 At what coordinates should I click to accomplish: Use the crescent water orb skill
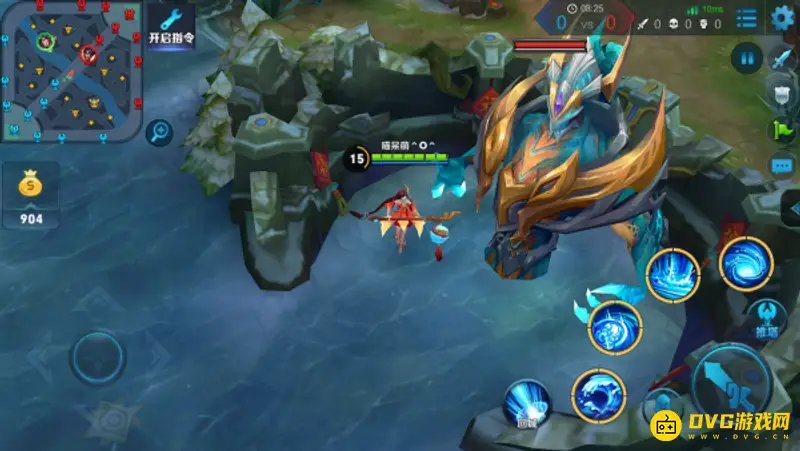click(614, 326)
